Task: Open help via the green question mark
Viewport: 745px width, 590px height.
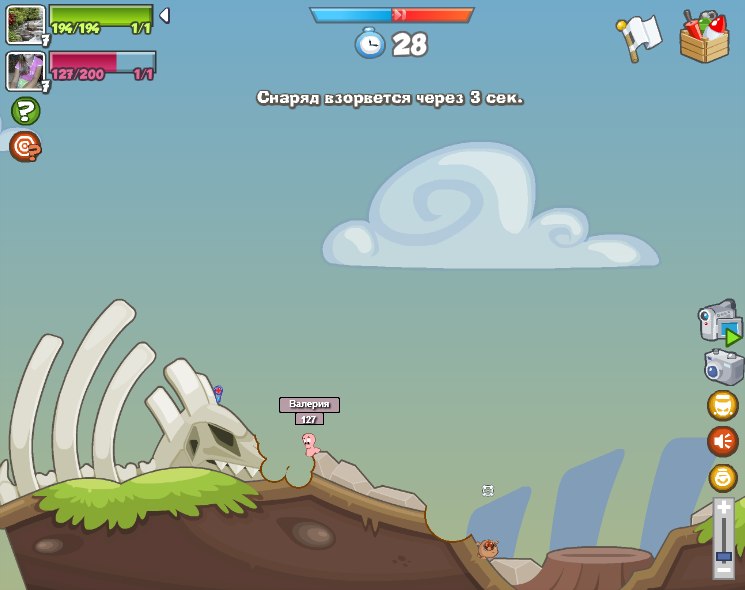Action: tap(25, 111)
